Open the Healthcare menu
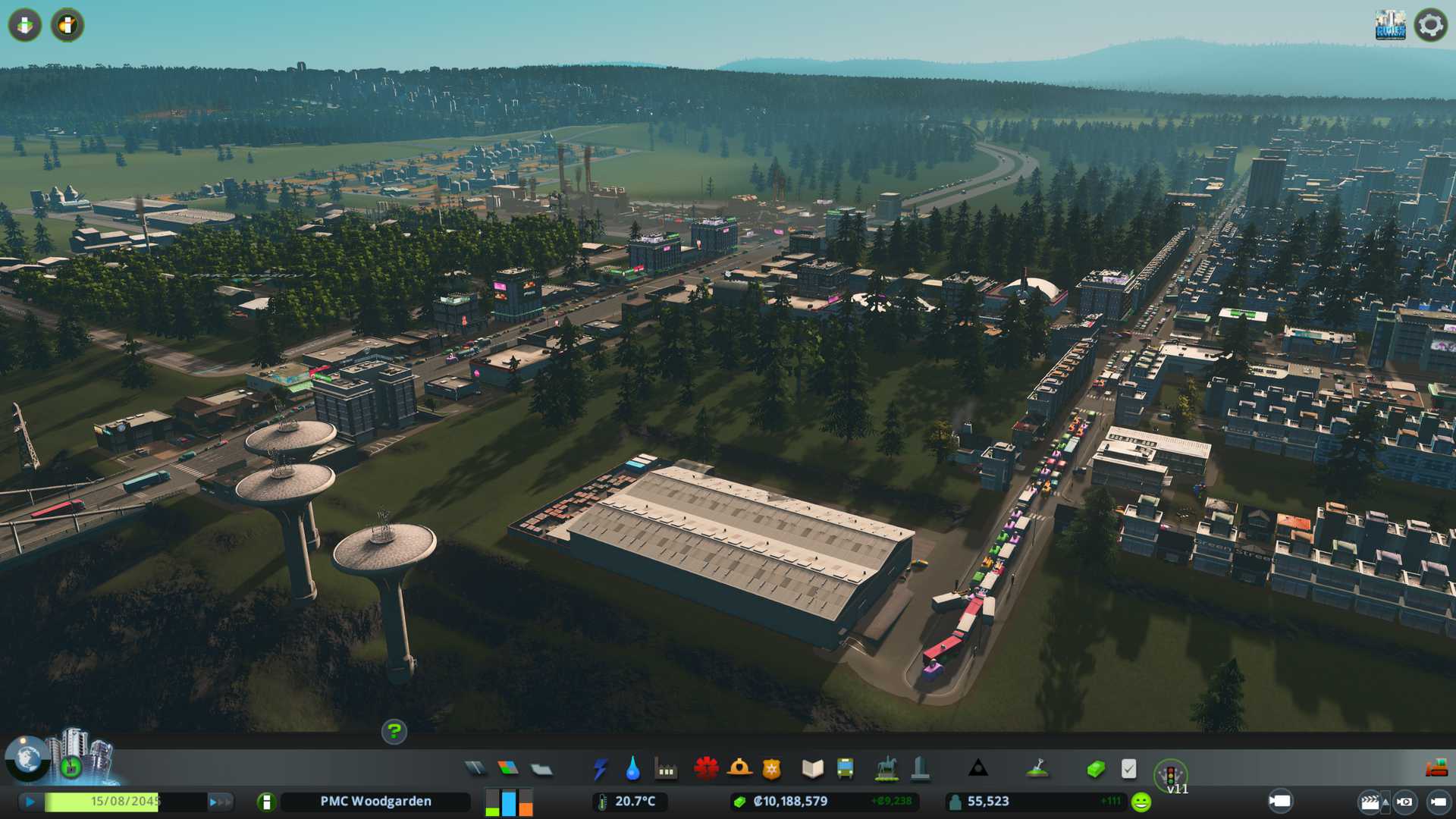Viewport: 1456px width, 819px height. tap(706, 769)
